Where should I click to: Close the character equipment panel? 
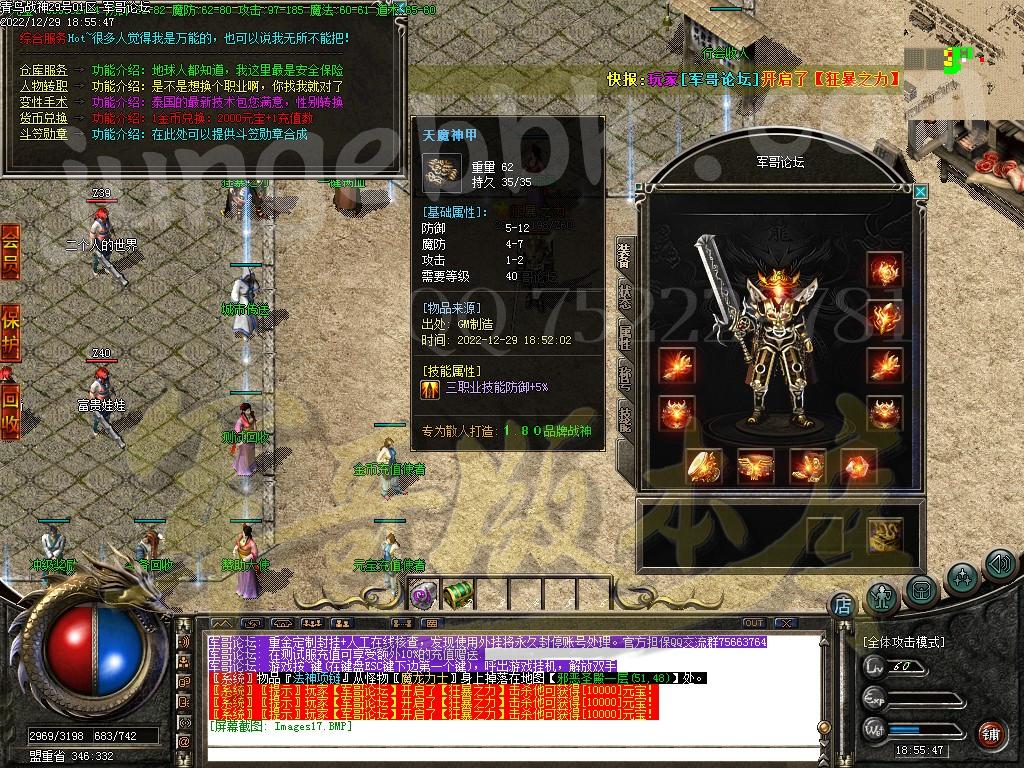(921, 192)
